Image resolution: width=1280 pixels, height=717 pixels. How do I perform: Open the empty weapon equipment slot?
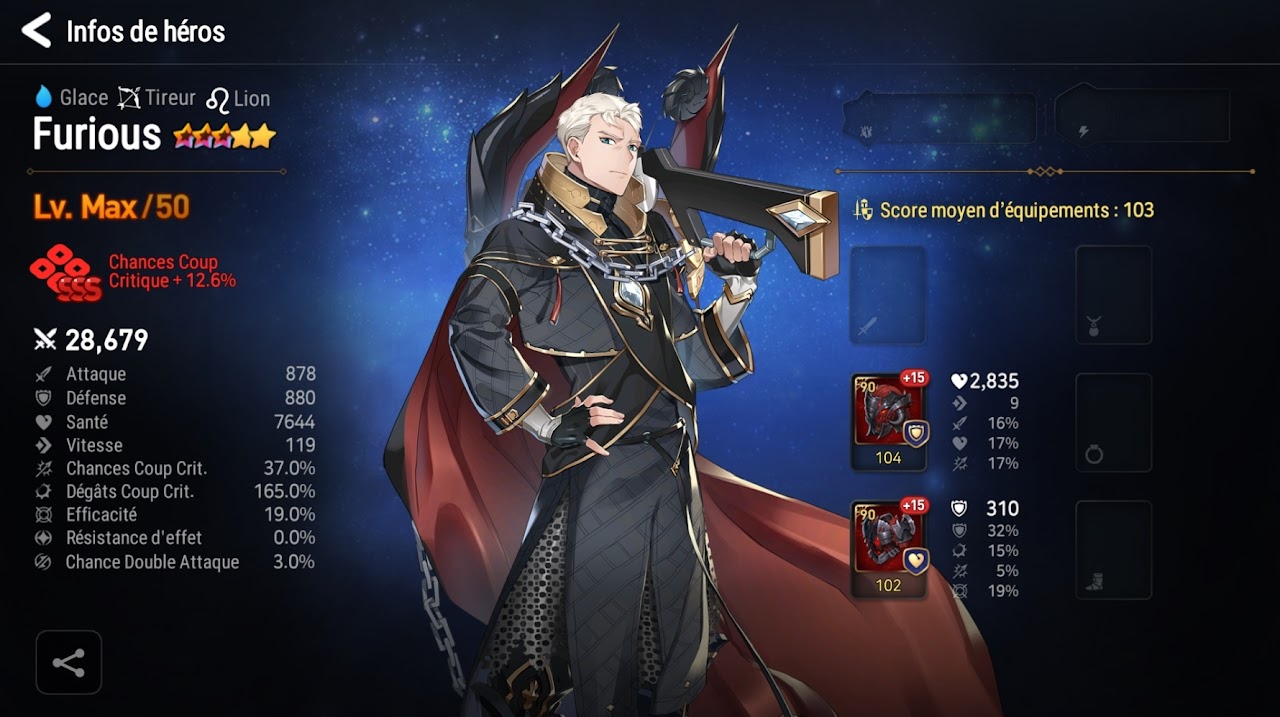[x=887, y=296]
